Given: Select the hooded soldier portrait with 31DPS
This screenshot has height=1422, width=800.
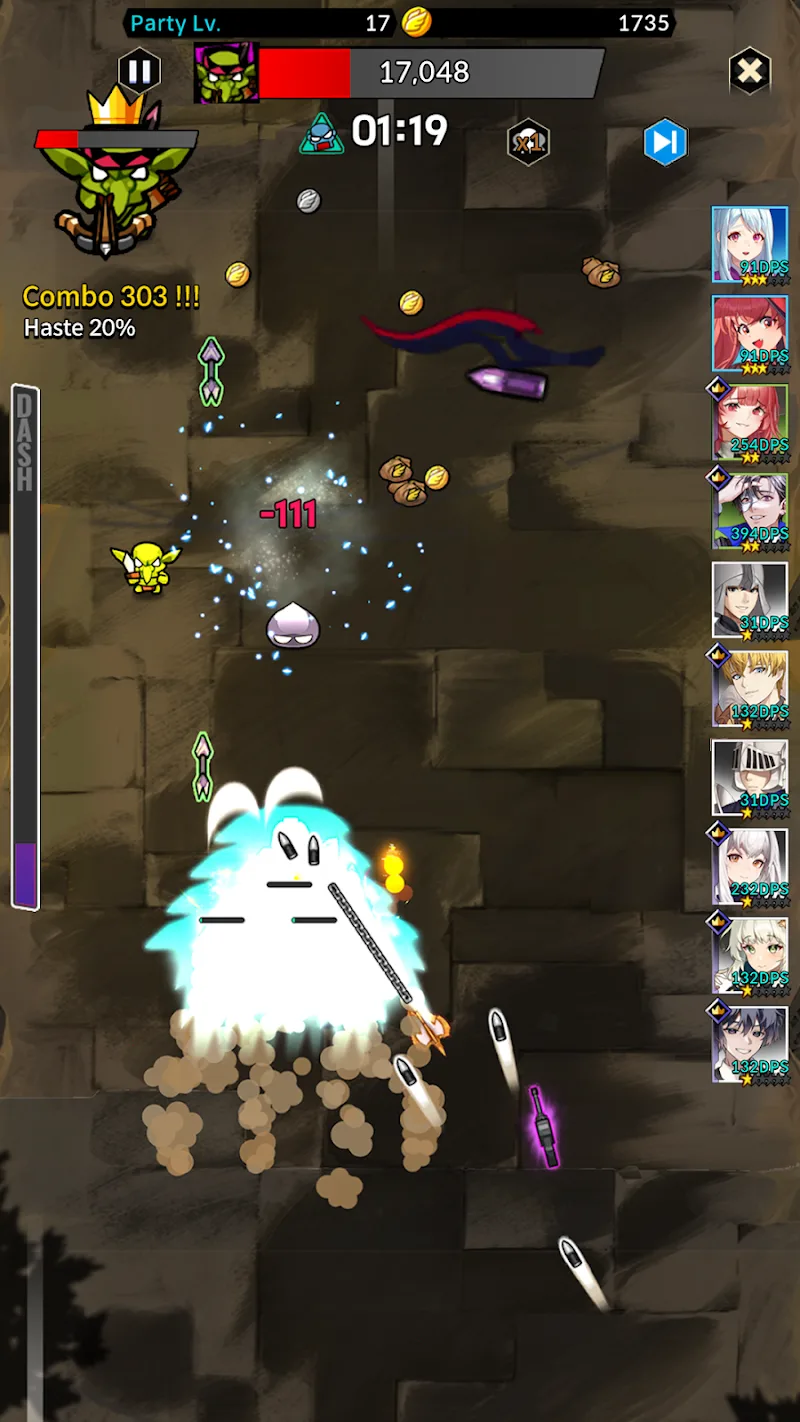Looking at the screenshot, I should point(750,600).
